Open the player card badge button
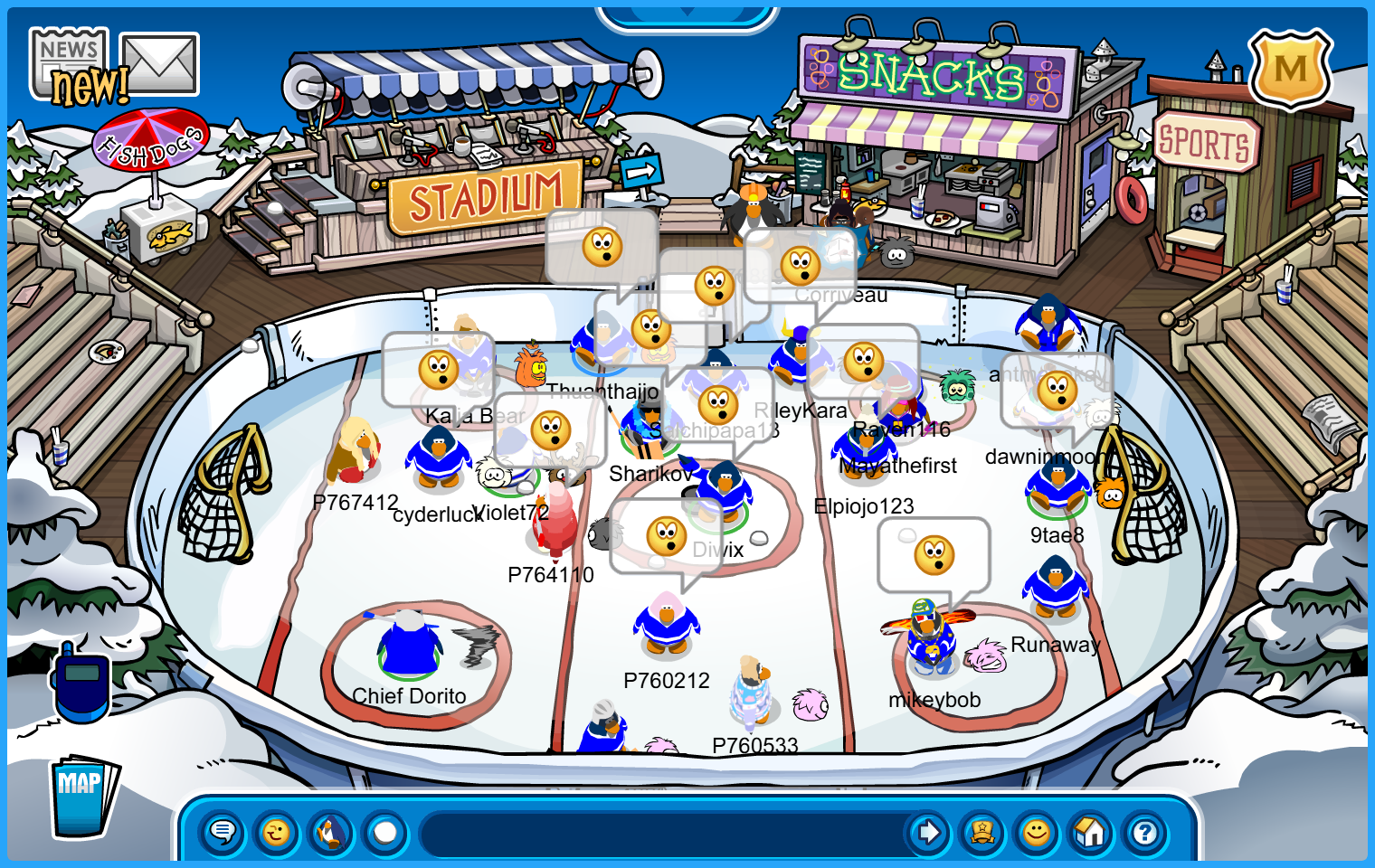1375x868 pixels. 982,832
